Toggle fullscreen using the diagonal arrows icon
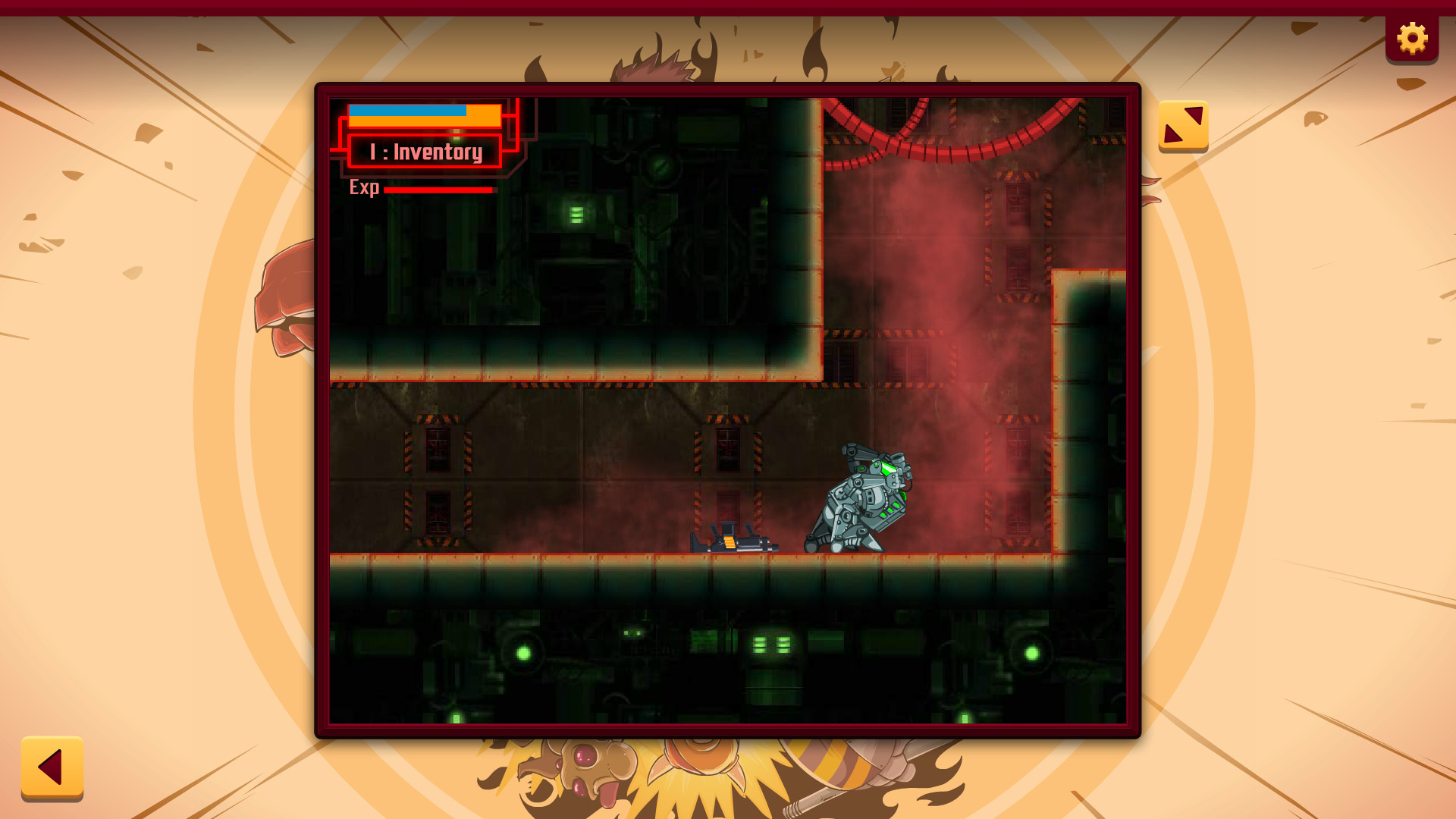The height and width of the screenshot is (819, 1456). [1184, 125]
